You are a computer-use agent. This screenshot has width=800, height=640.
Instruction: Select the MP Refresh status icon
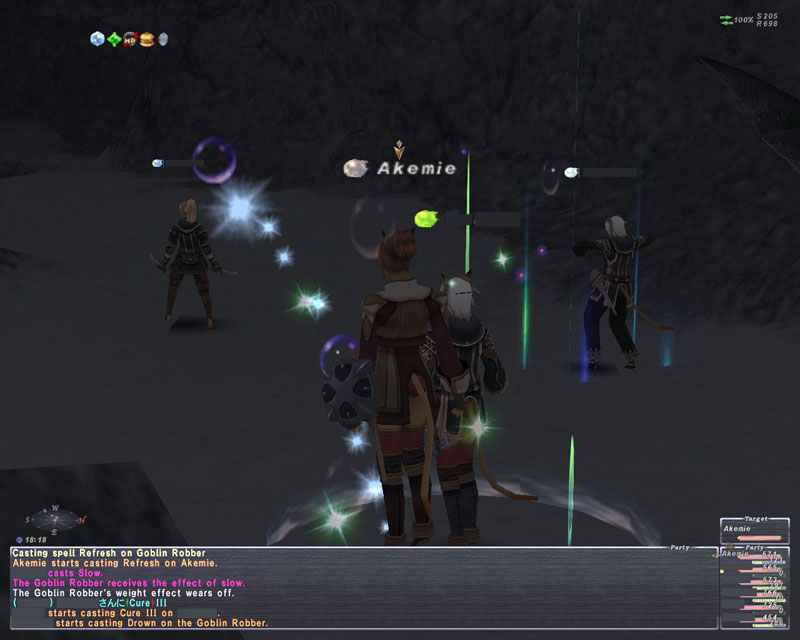(x=129, y=39)
